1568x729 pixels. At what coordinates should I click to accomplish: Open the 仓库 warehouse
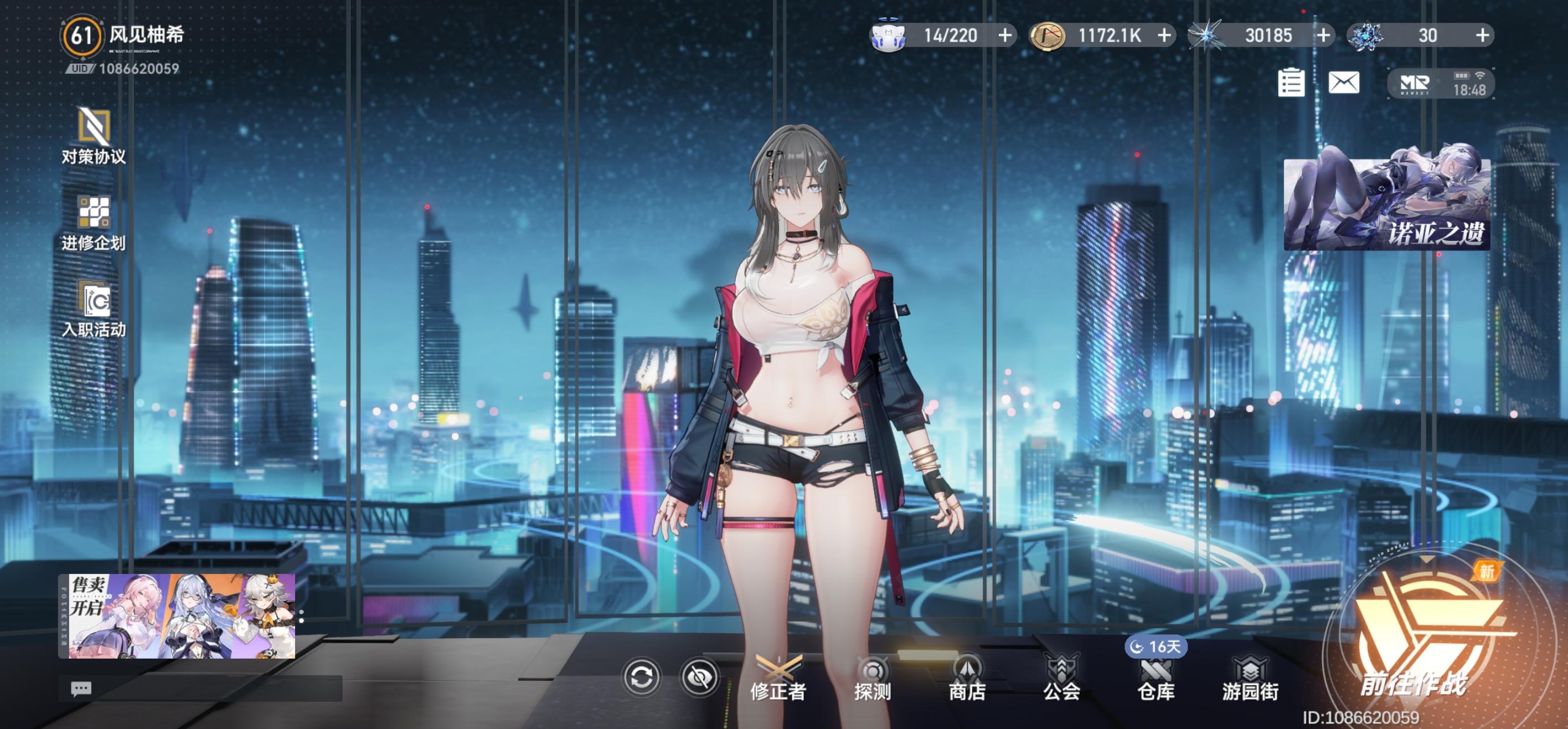(1156, 679)
